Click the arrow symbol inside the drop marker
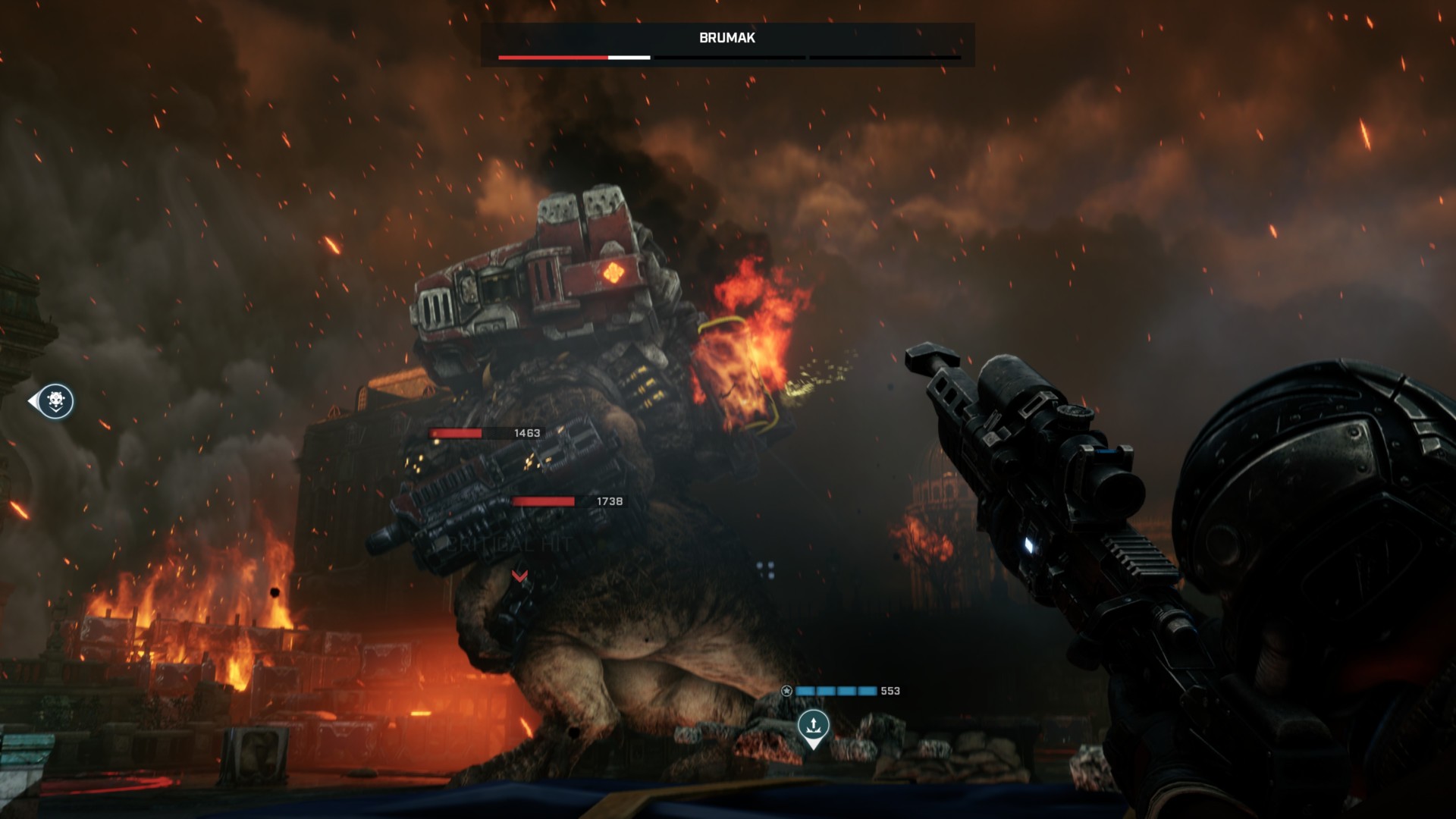The image size is (1456, 819). [x=814, y=723]
